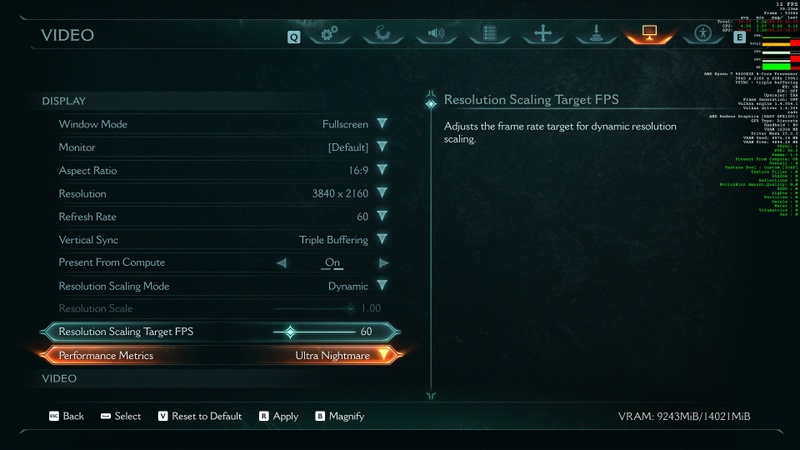800x450 pixels.
Task: Select the monitor video tab
Action: [648, 34]
